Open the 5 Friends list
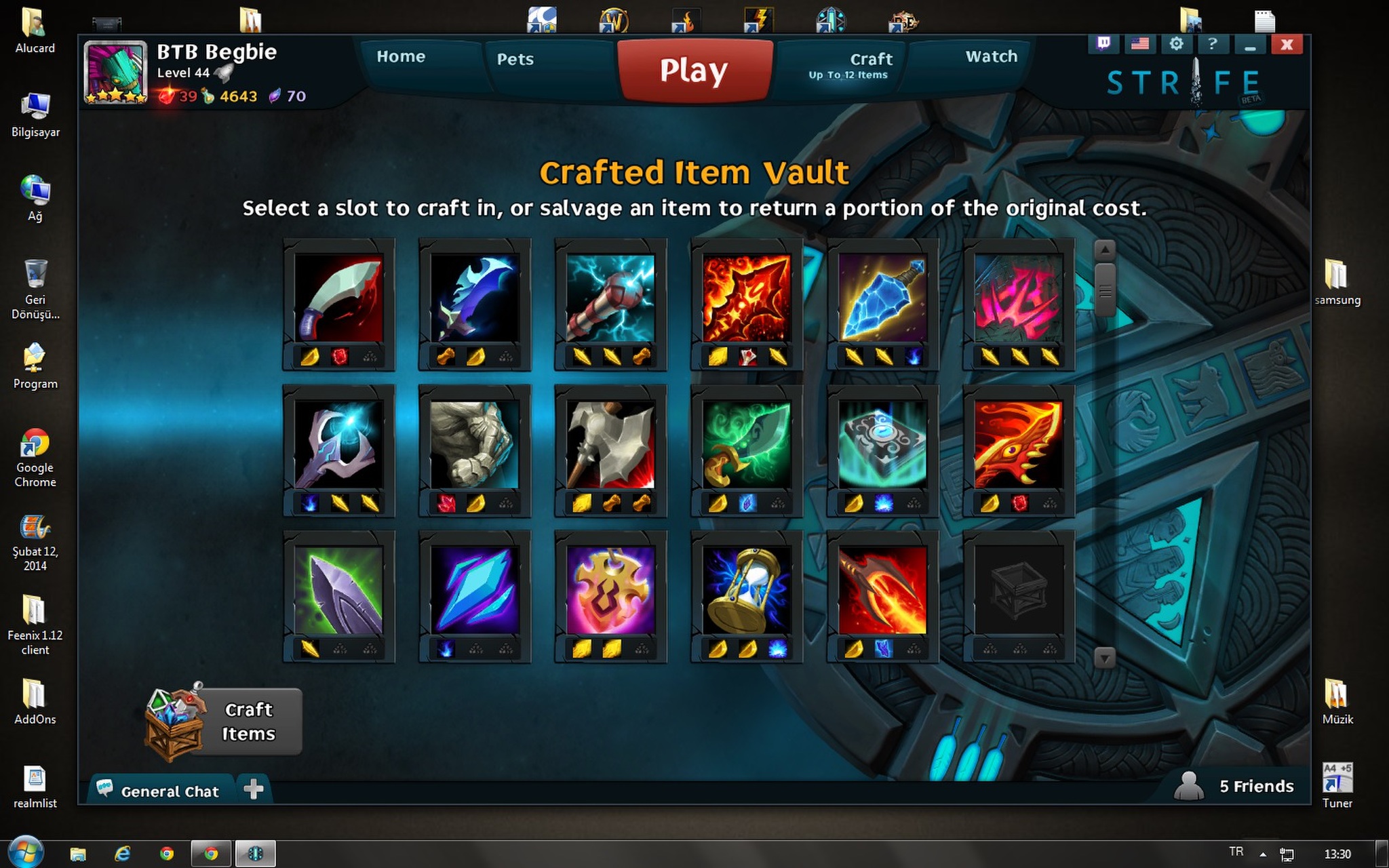 1238,786
